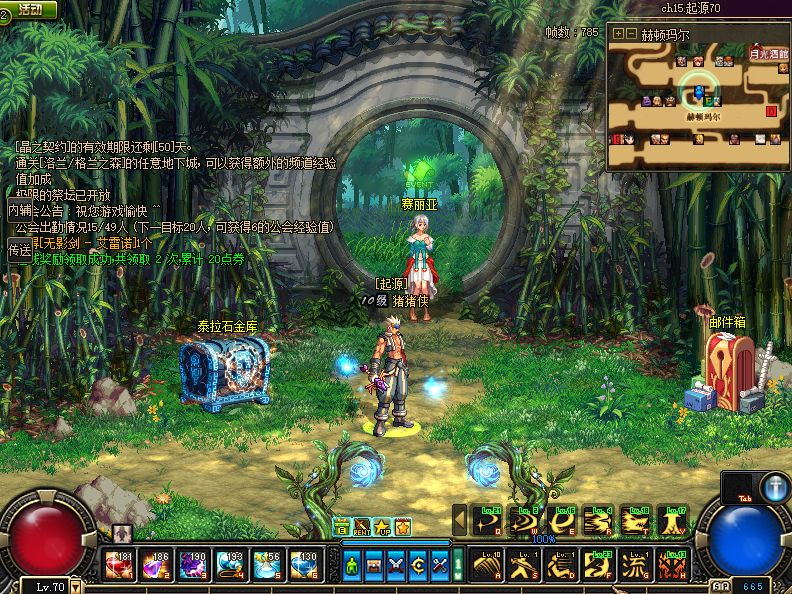Open the 活动 events button
Image resolution: width=792 pixels, height=594 pixels.
(28, 9)
